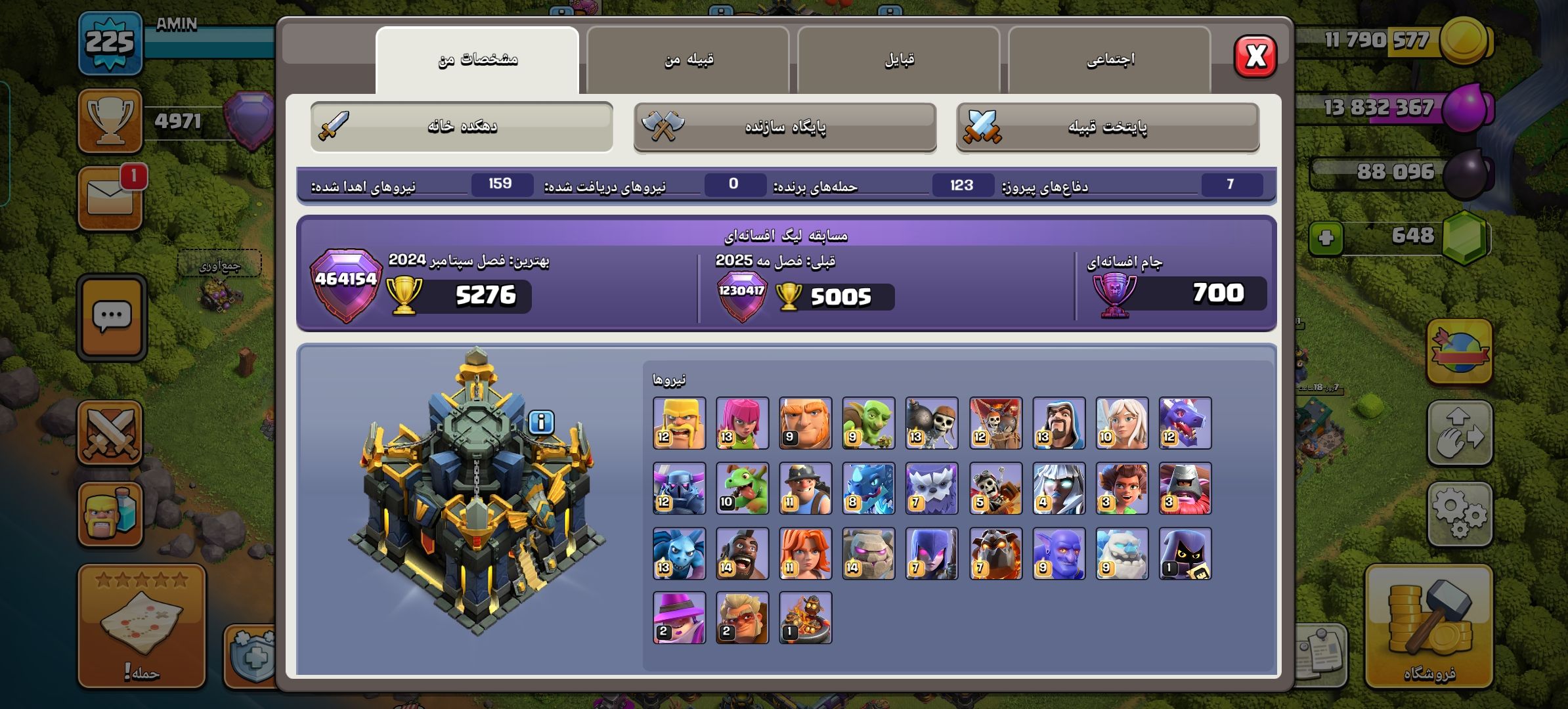Show the دهکده خانه profile section

tap(462, 126)
